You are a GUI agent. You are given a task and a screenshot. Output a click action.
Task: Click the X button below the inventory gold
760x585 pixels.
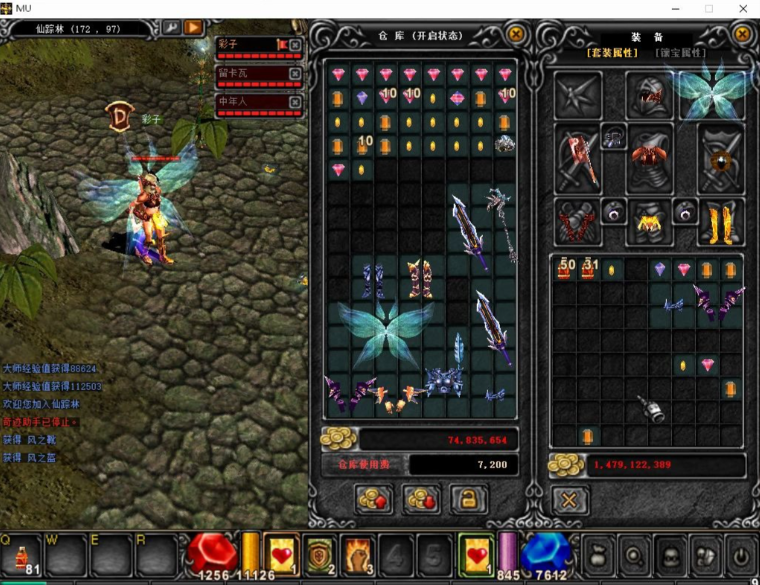click(569, 500)
